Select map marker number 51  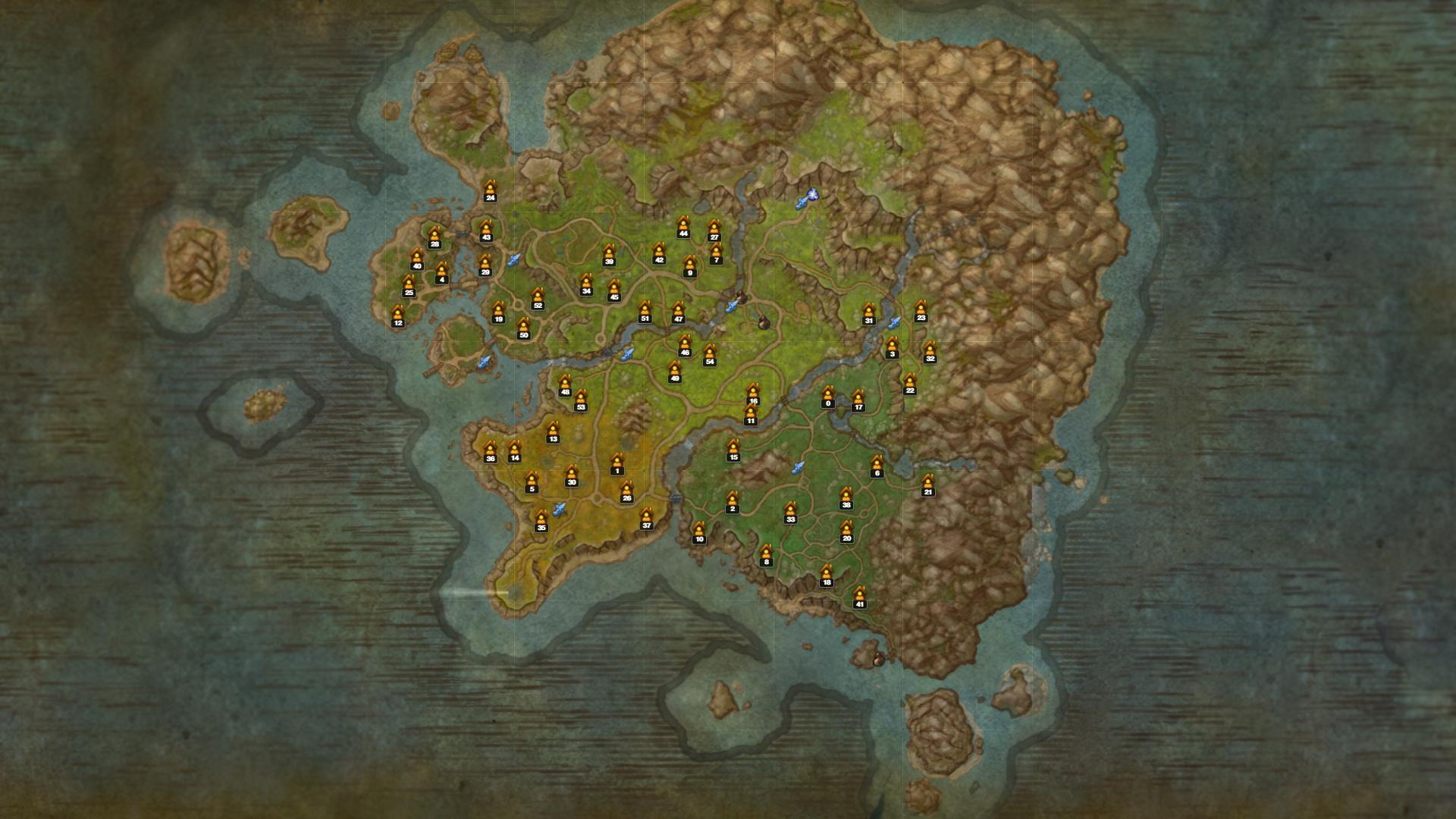pyautogui.click(x=645, y=311)
